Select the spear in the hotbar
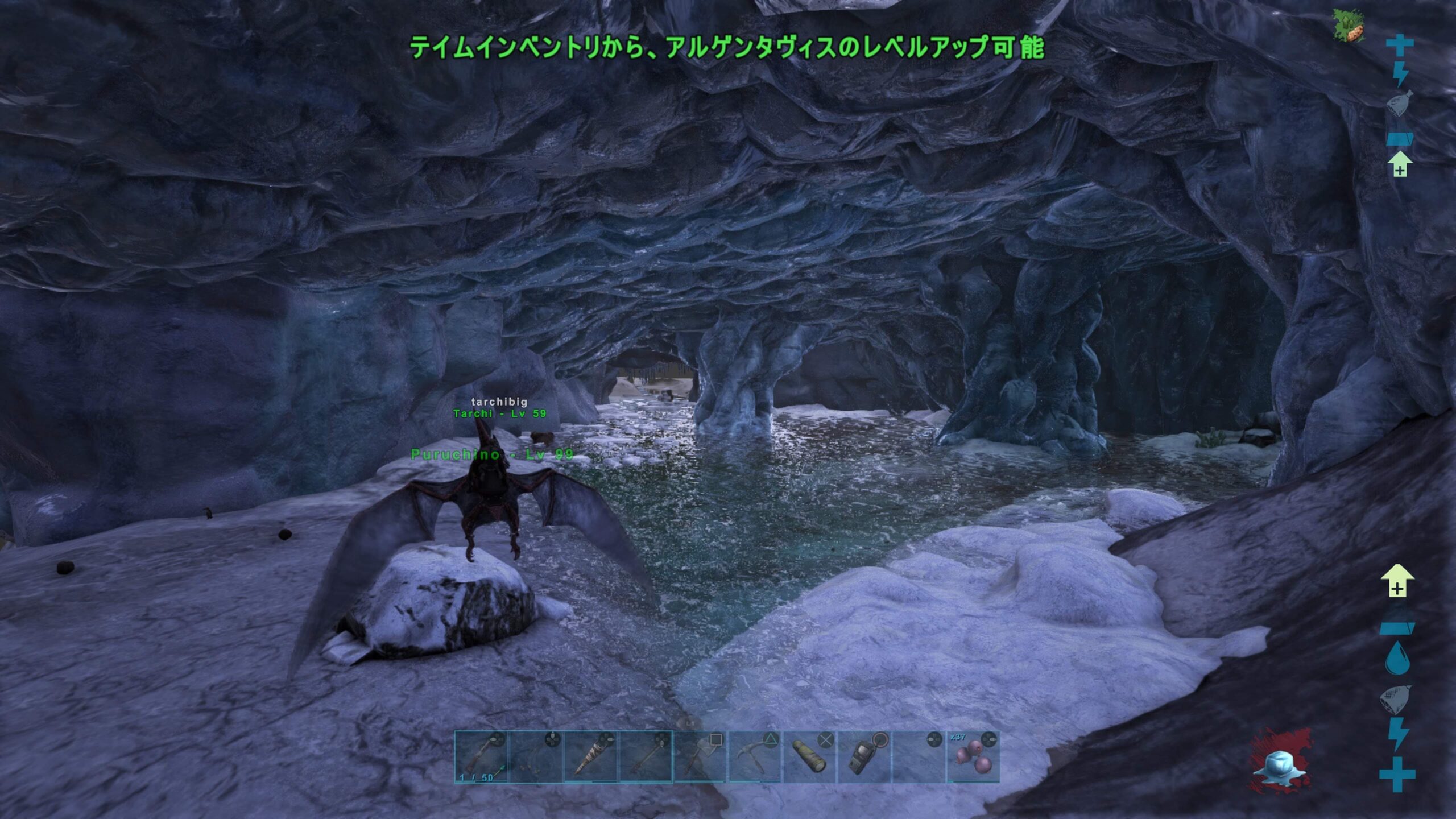Image resolution: width=1456 pixels, height=819 pixels. coord(646,757)
